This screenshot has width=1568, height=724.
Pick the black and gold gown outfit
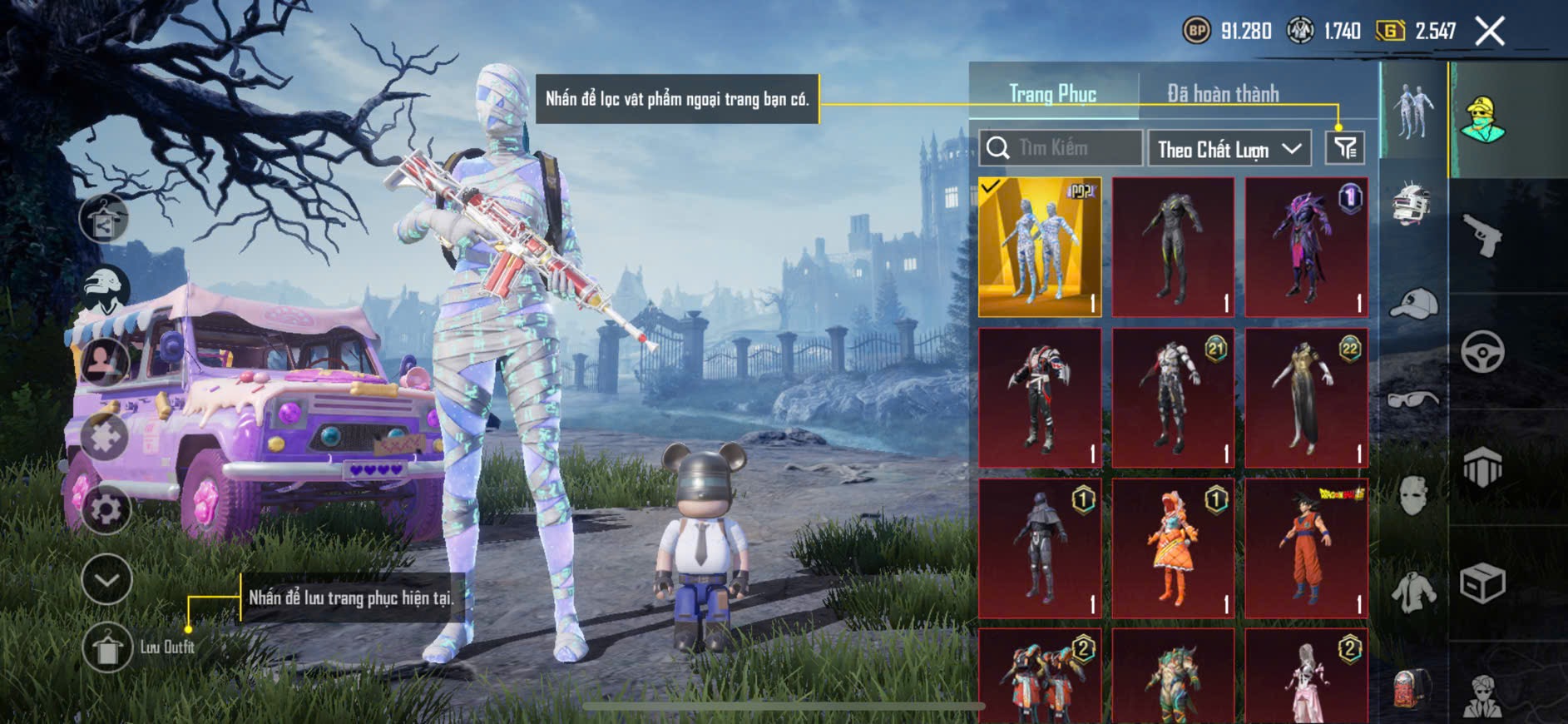tap(1306, 398)
